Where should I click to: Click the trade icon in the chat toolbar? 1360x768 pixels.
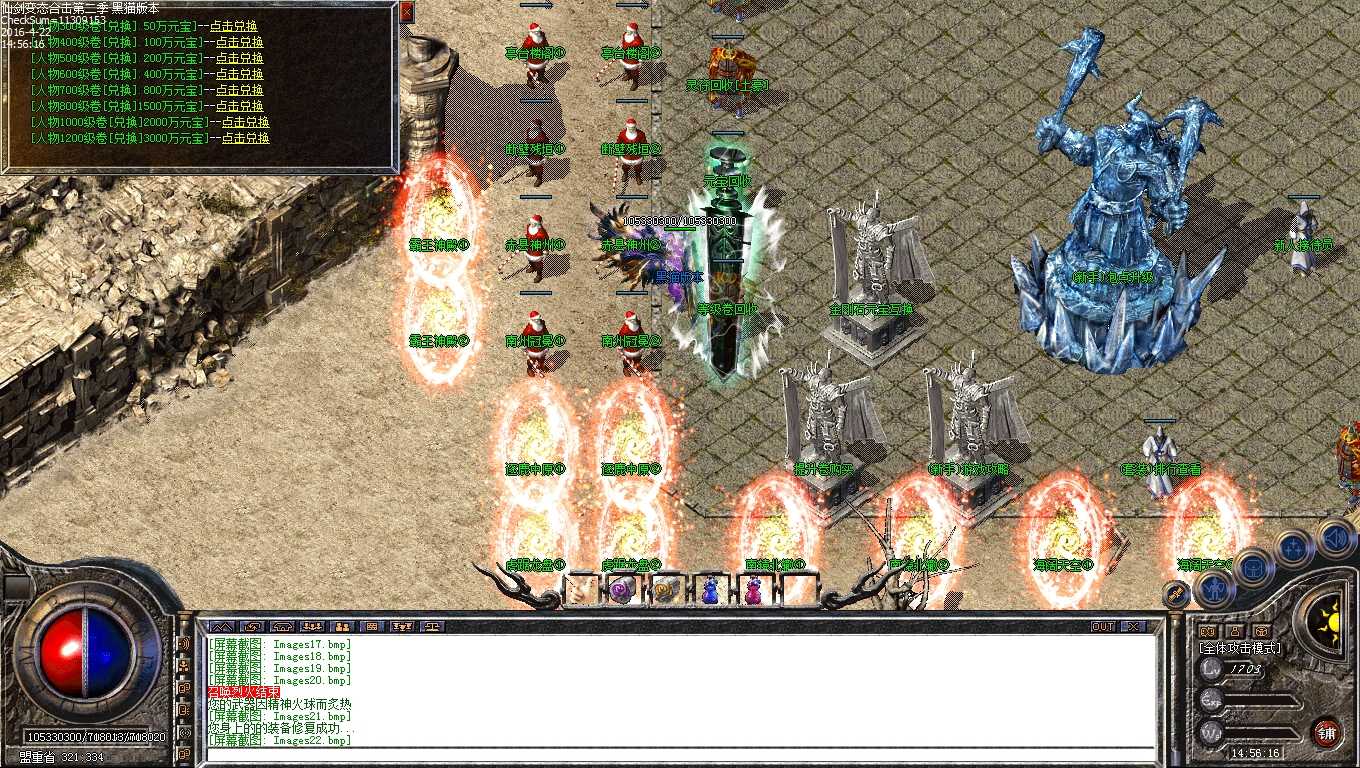point(254,626)
